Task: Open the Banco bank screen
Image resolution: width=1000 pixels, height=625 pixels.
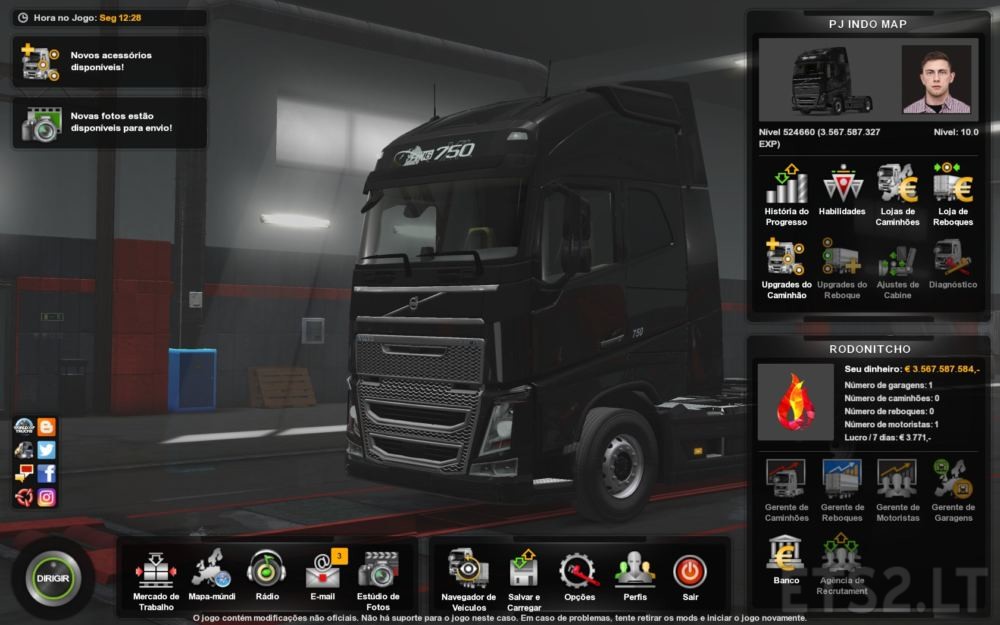Action: [786, 558]
